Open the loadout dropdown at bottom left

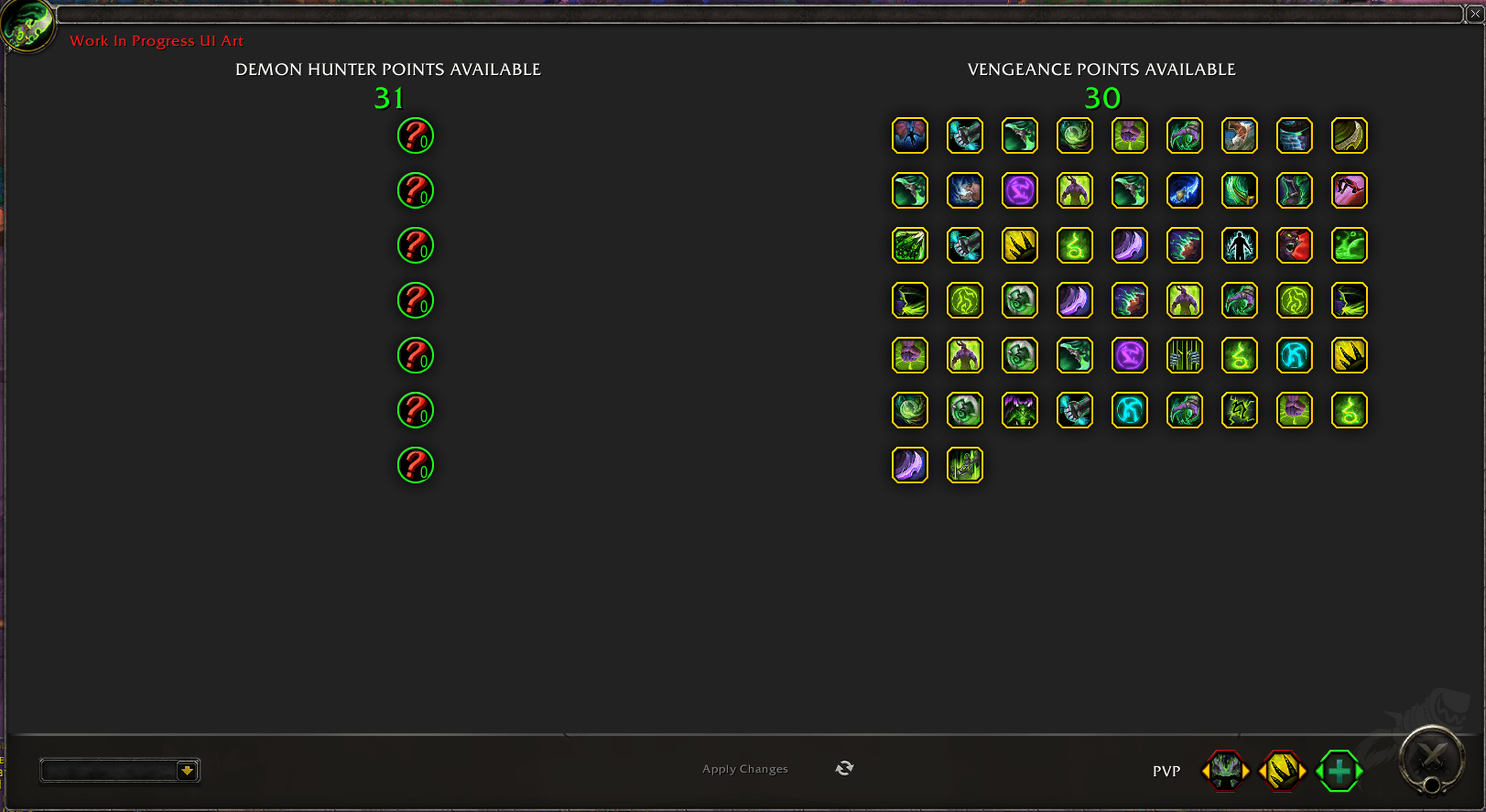(x=188, y=771)
